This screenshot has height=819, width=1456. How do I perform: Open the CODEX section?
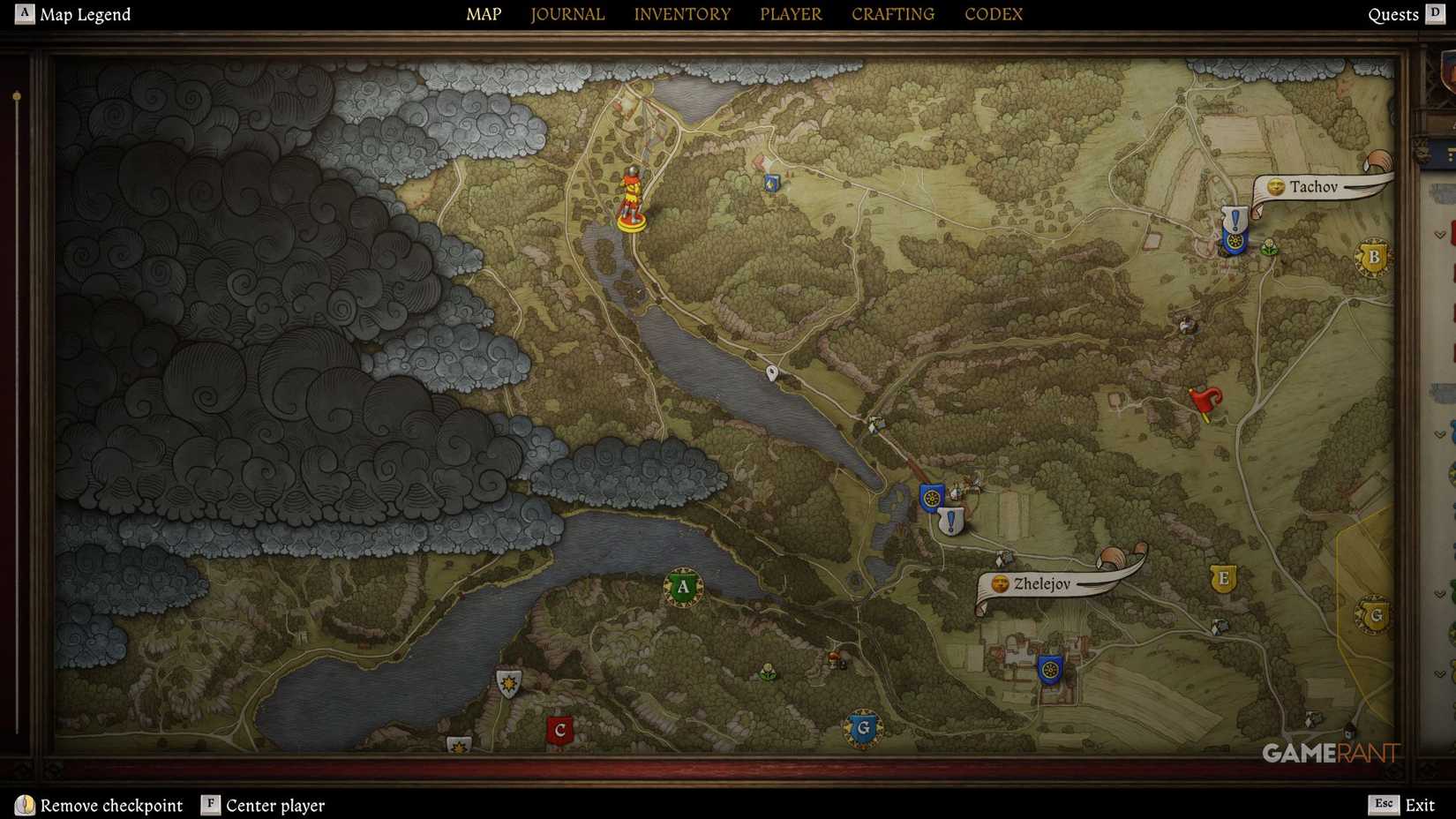(x=993, y=14)
